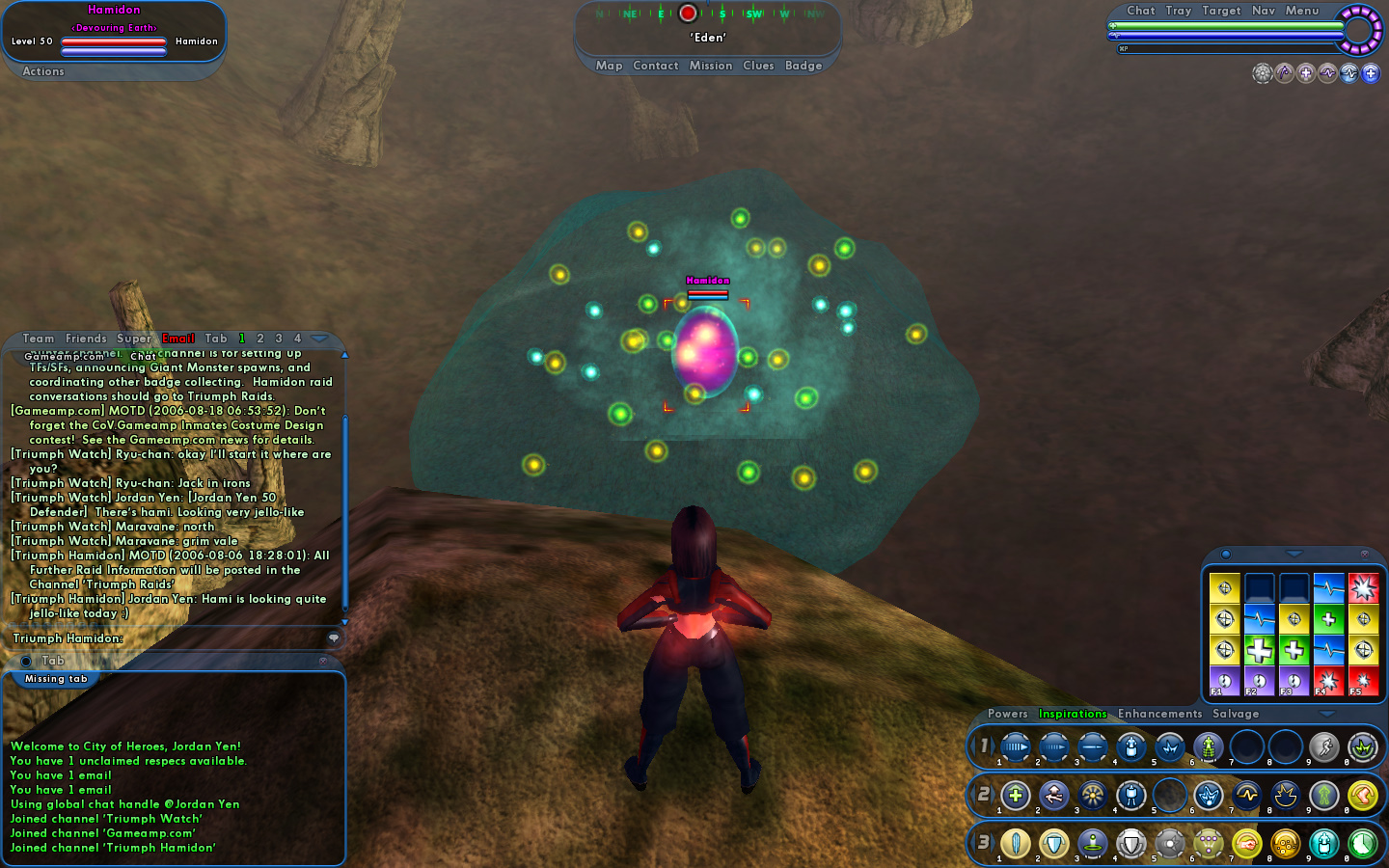Open the Email tab
1389x868 pixels.
(178, 339)
